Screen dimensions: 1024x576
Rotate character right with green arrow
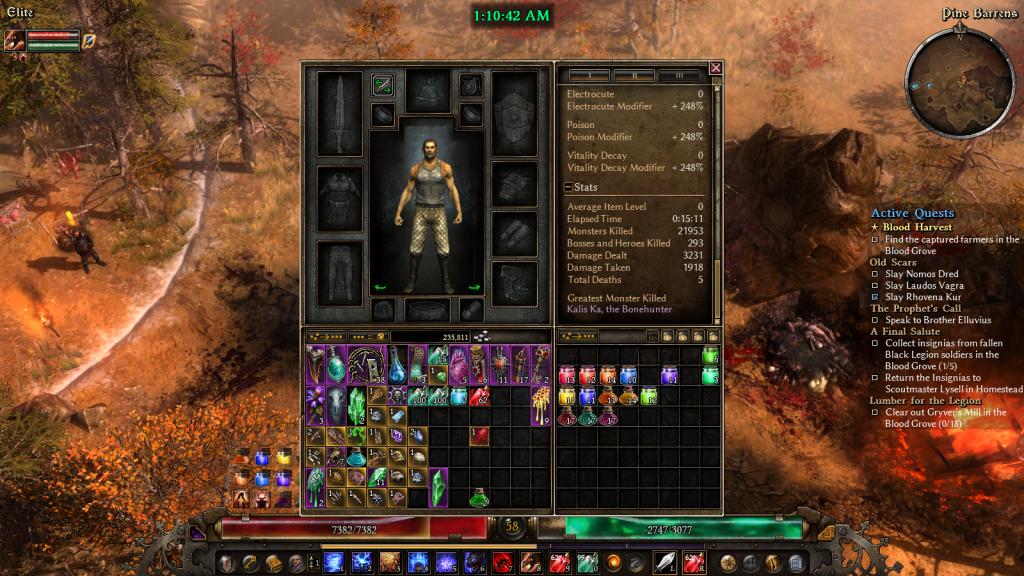coord(474,287)
